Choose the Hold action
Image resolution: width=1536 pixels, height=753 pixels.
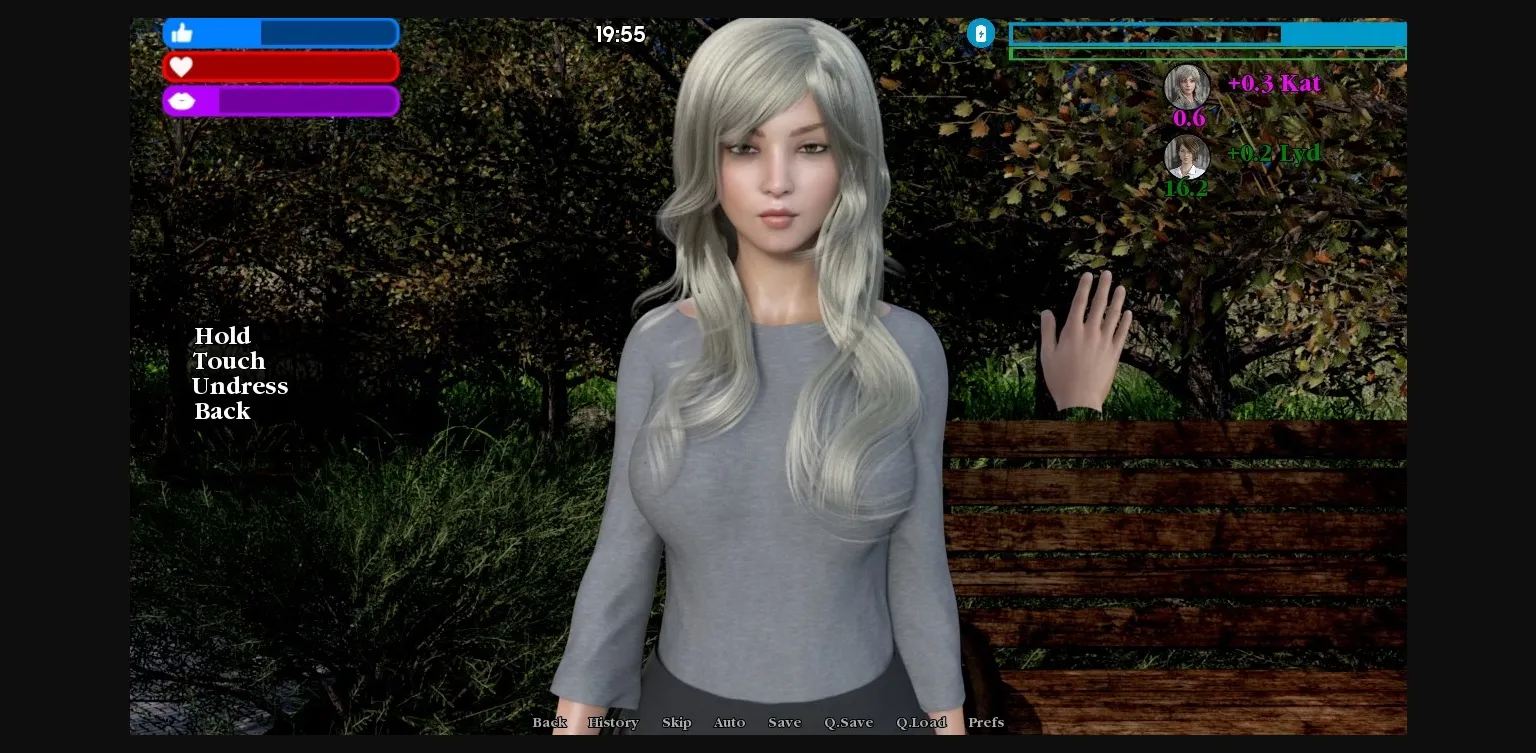[222, 336]
